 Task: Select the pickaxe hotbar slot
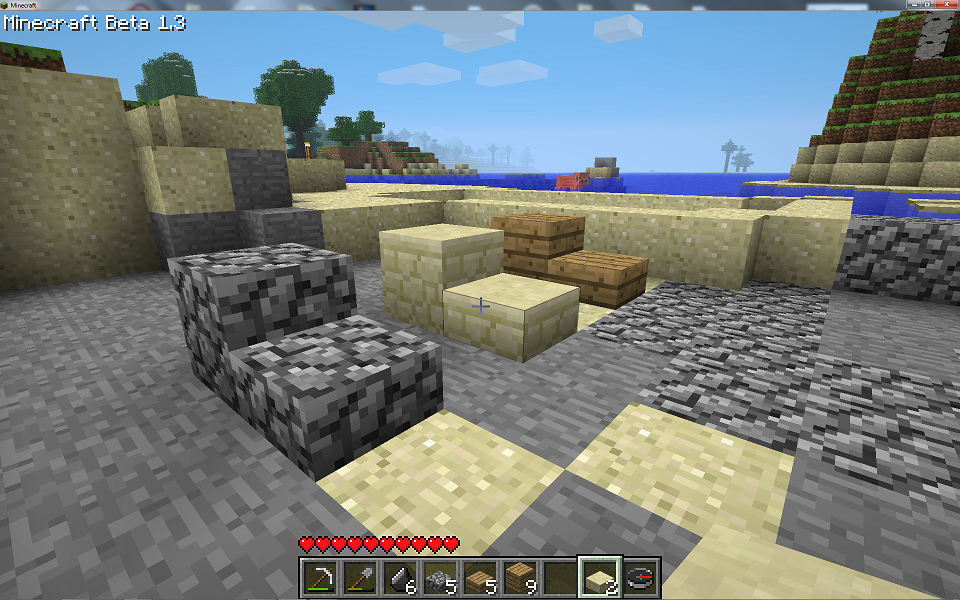pos(320,577)
